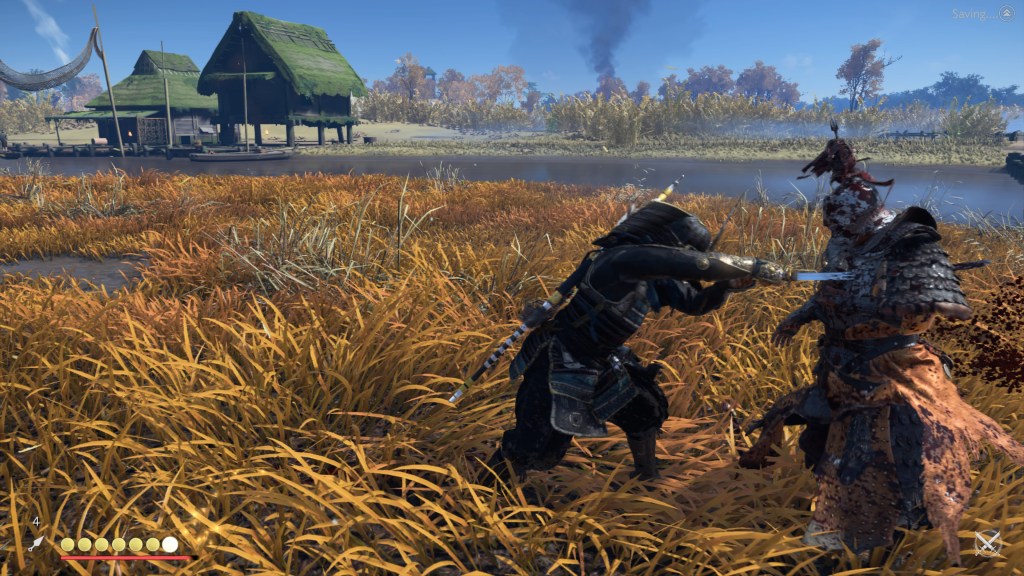Click the crossed swords stance icon
Viewport: 1024px width, 576px height.
[988, 543]
